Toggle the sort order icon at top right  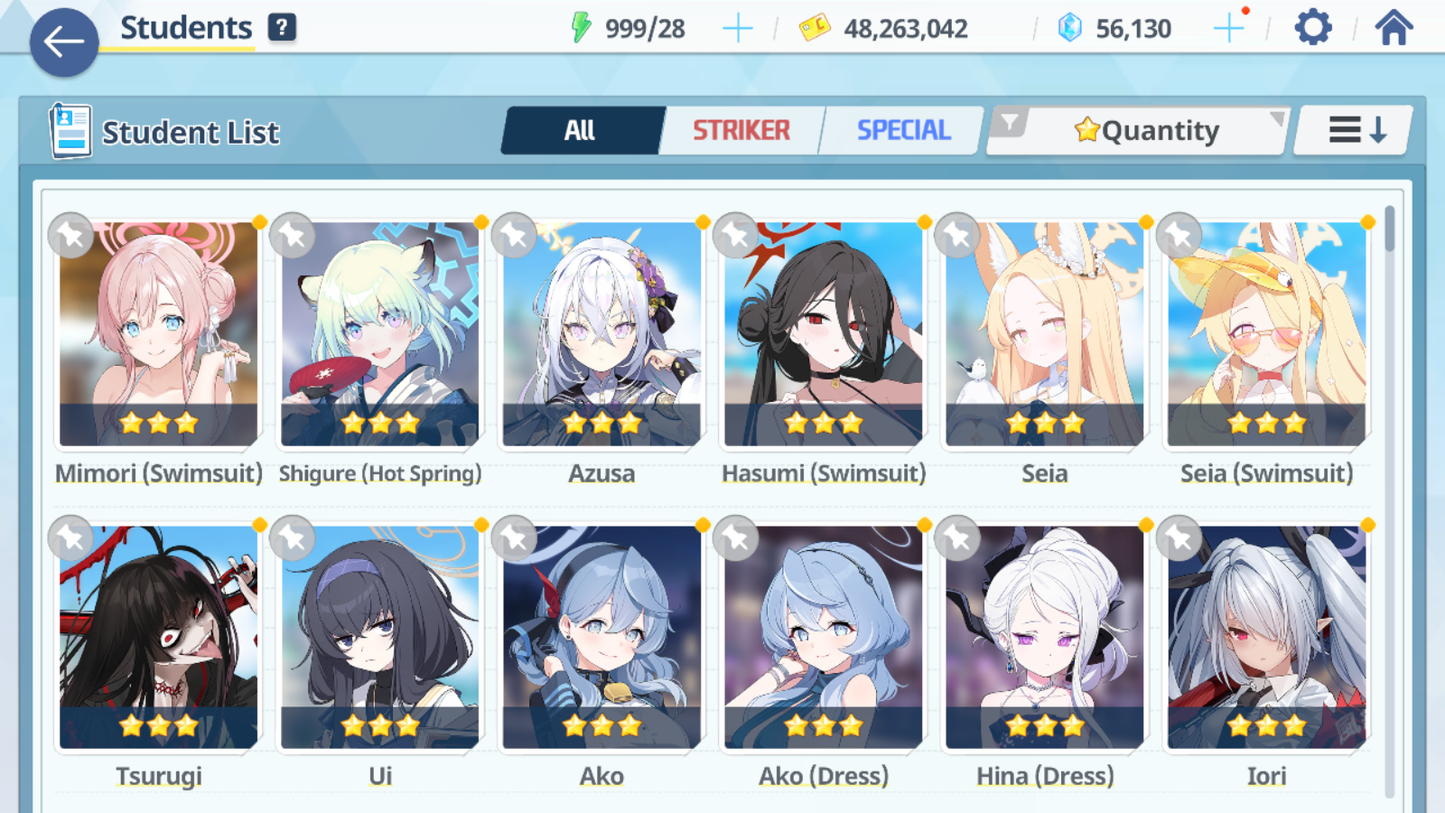pyautogui.click(x=1352, y=129)
